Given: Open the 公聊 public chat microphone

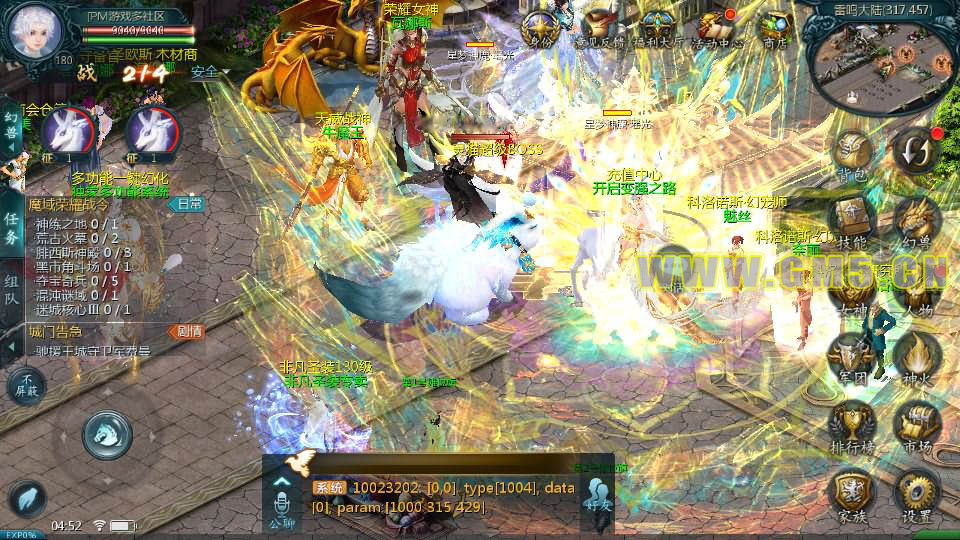Looking at the screenshot, I should pos(281,500).
